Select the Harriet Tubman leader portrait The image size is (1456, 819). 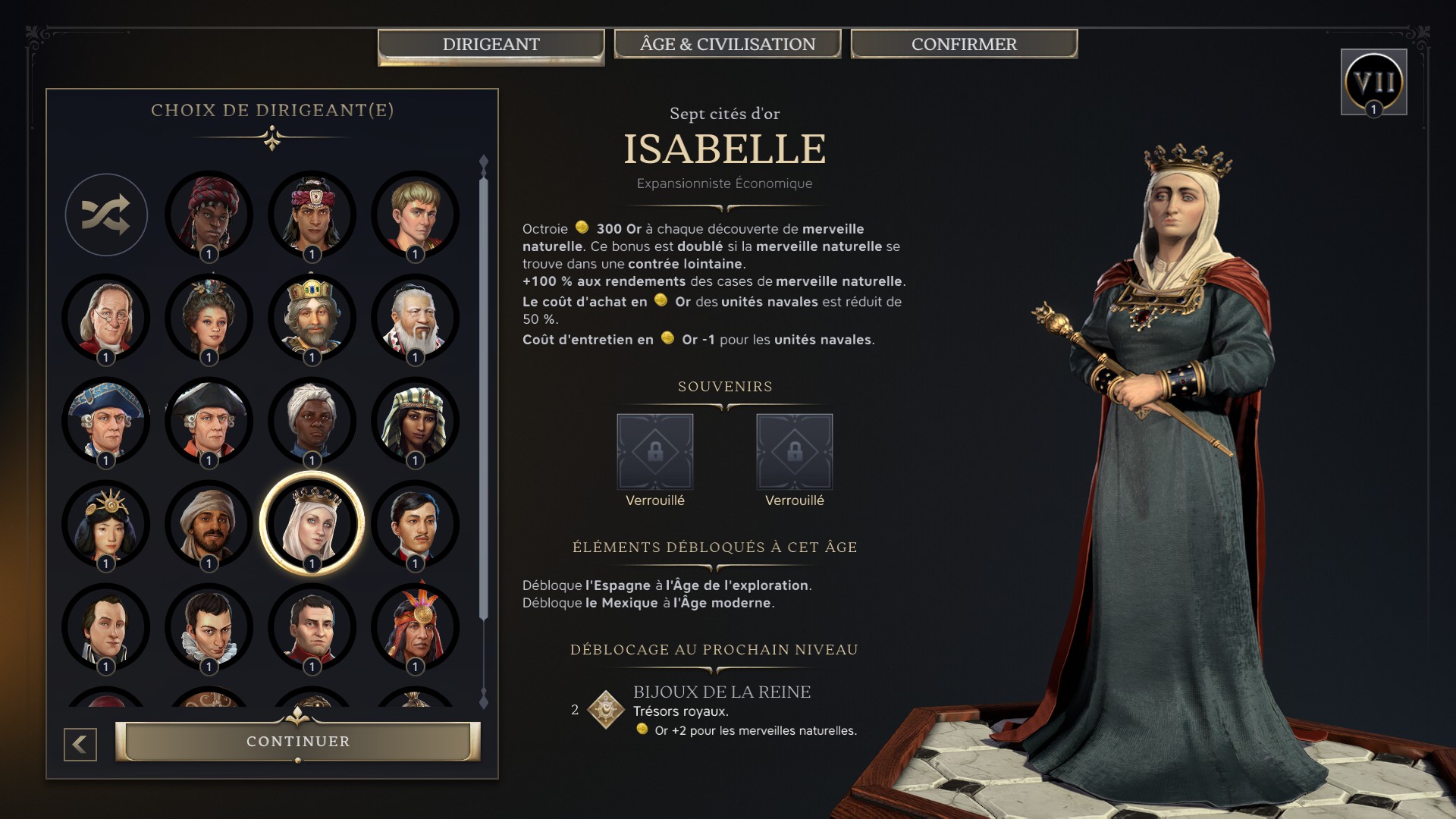pos(311,421)
